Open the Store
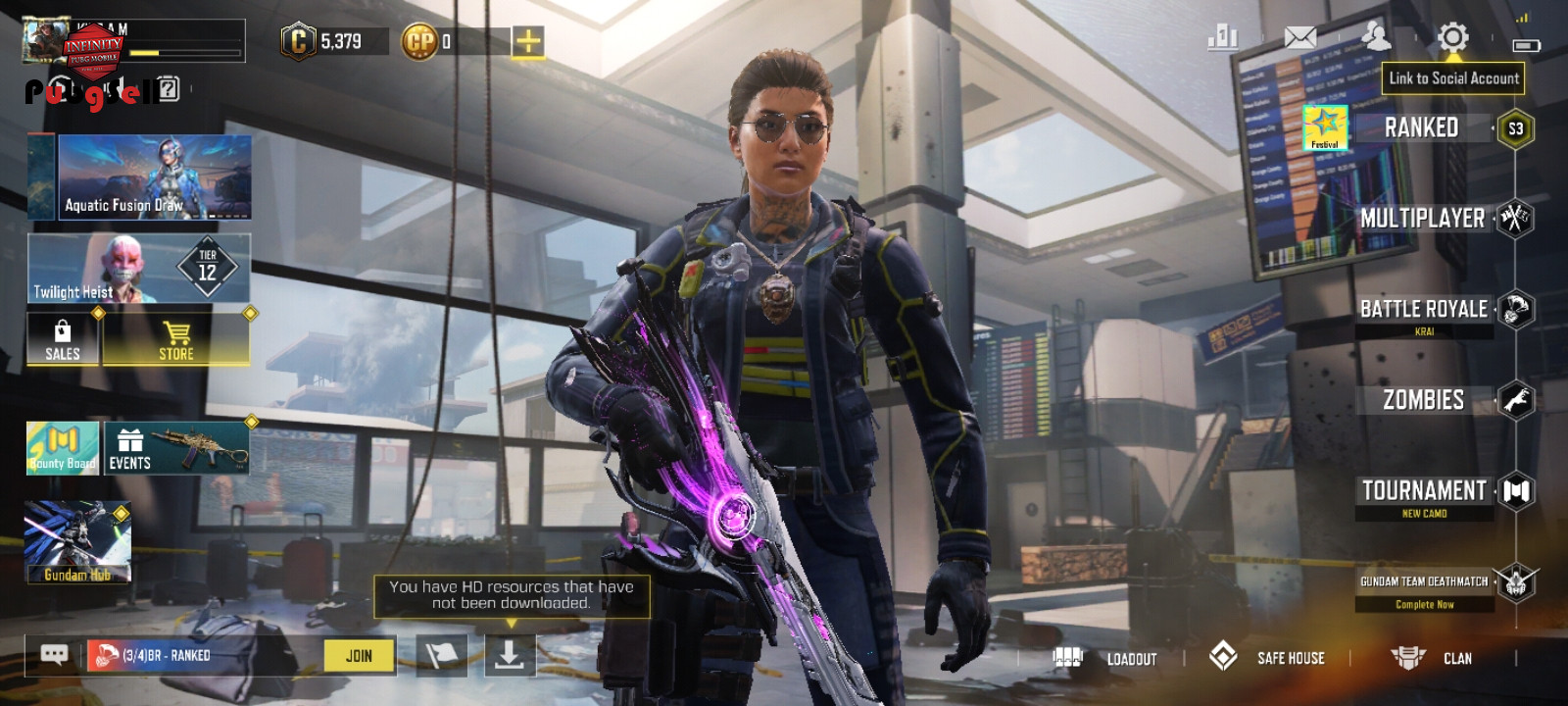1568x706 pixels. (176, 339)
